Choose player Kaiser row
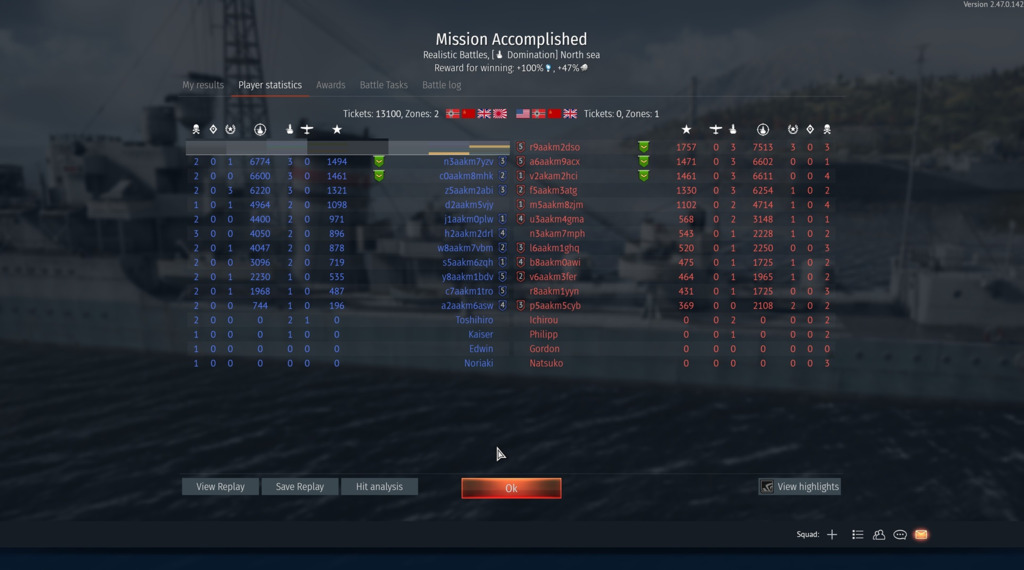This screenshot has height=570, width=1024. [x=480, y=334]
